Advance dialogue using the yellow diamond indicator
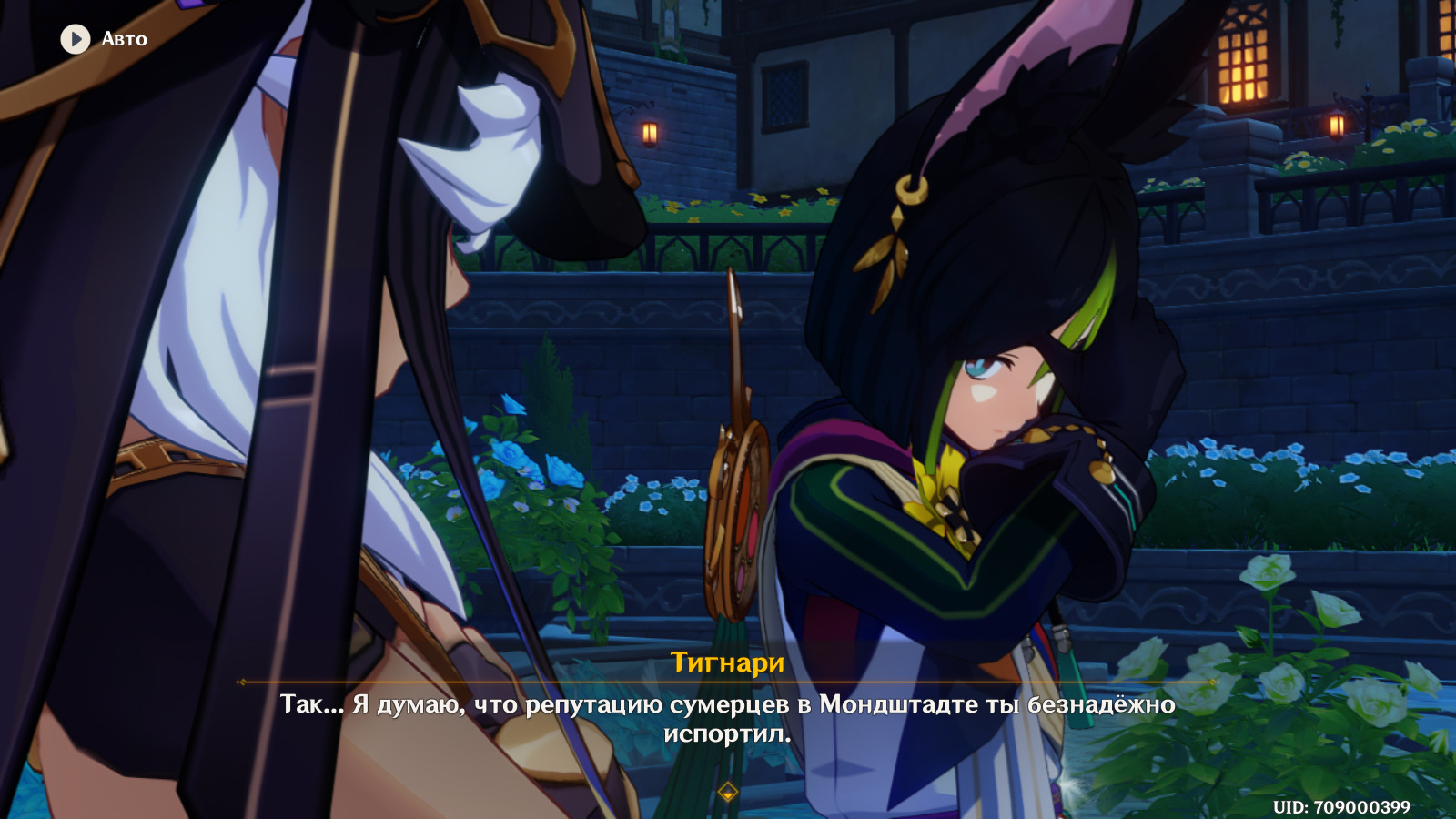 coord(727,793)
